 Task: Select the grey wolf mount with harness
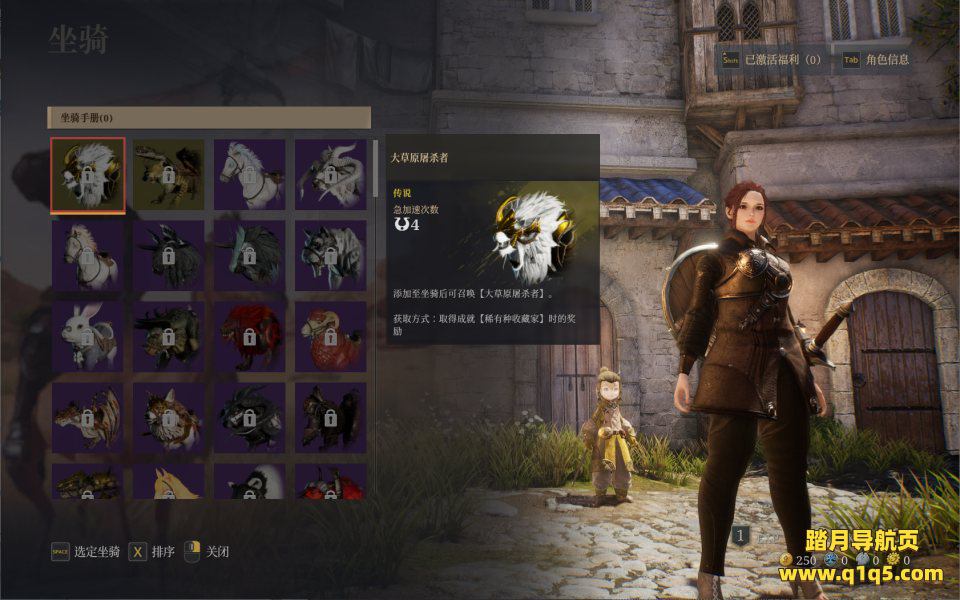(330, 255)
